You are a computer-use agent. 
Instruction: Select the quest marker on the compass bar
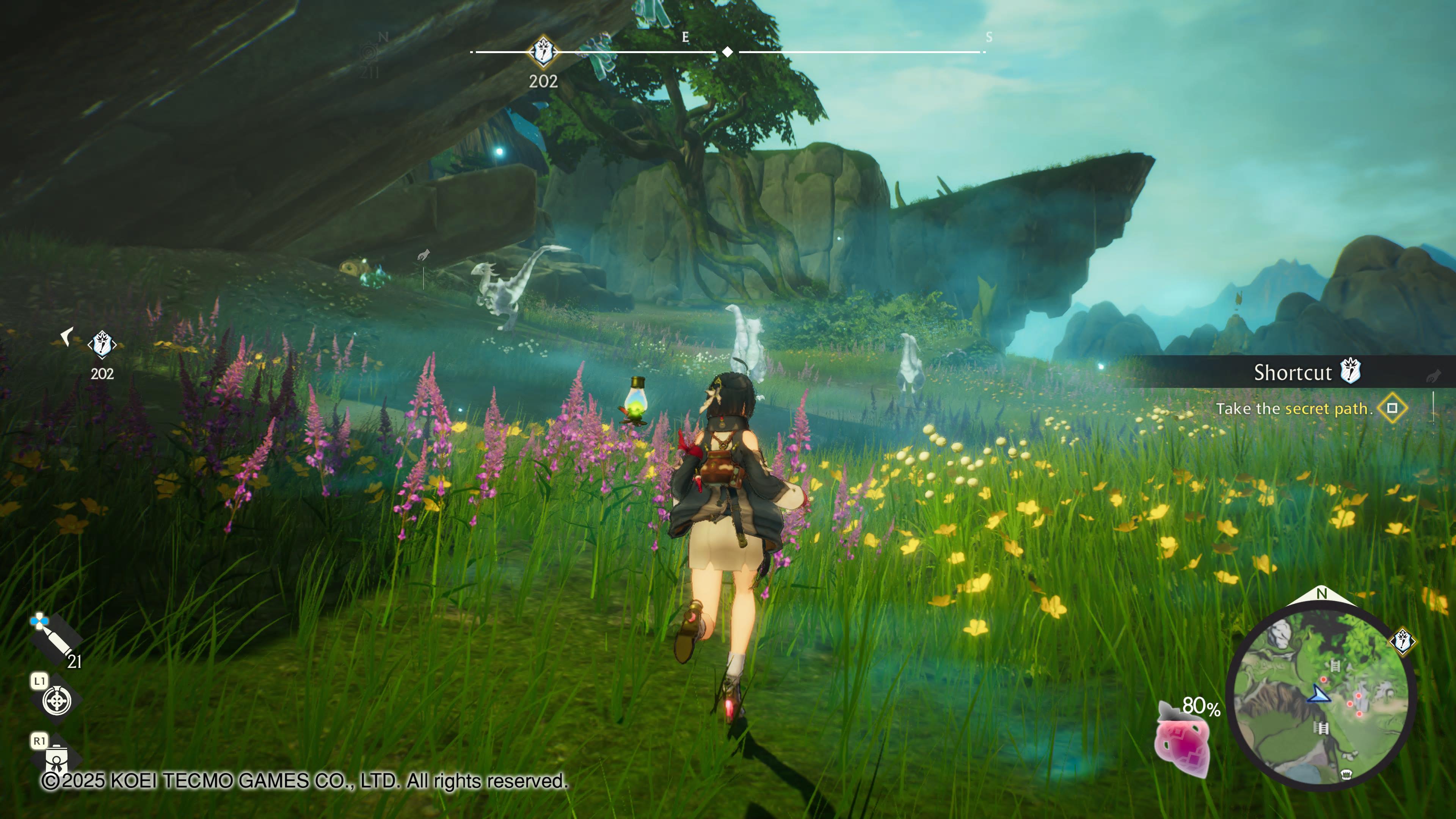point(543,52)
